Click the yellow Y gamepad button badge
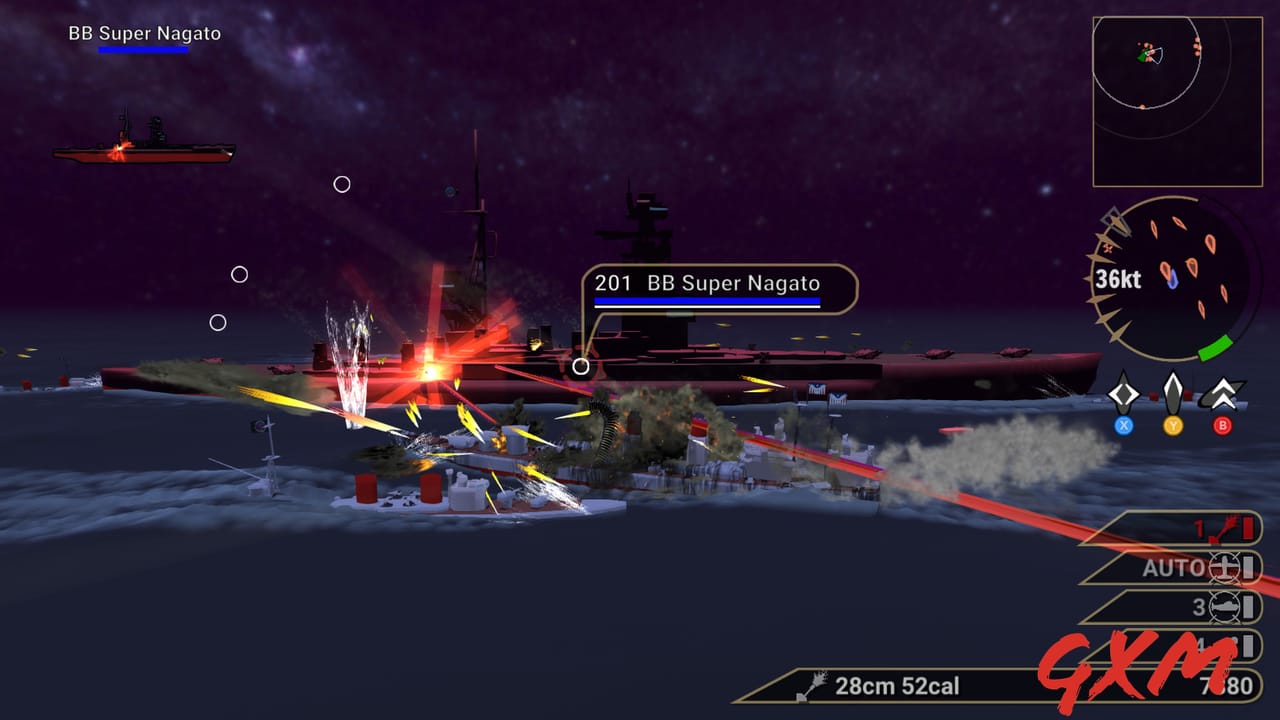Viewport: 1280px width, 720px height. (1171, 424)
